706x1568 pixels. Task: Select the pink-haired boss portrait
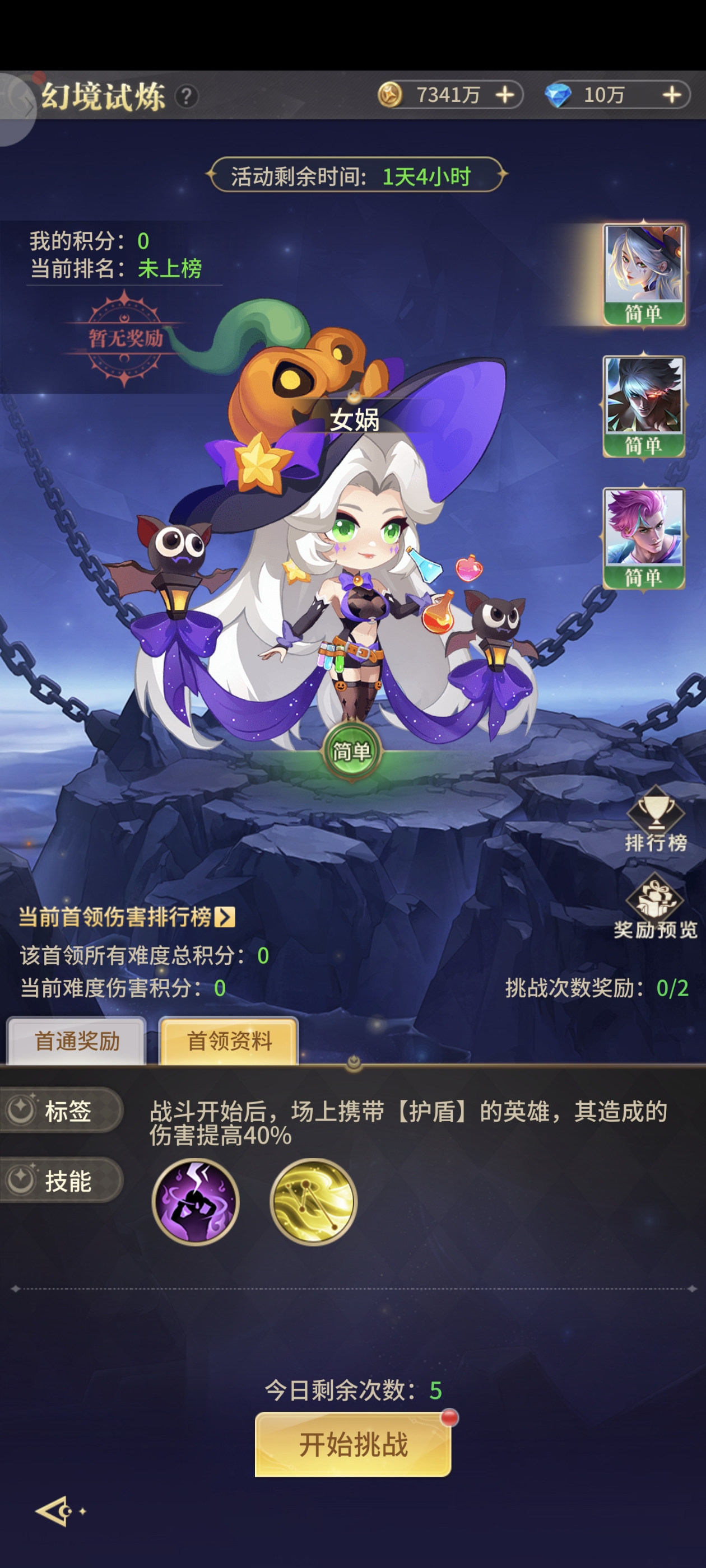644,538
